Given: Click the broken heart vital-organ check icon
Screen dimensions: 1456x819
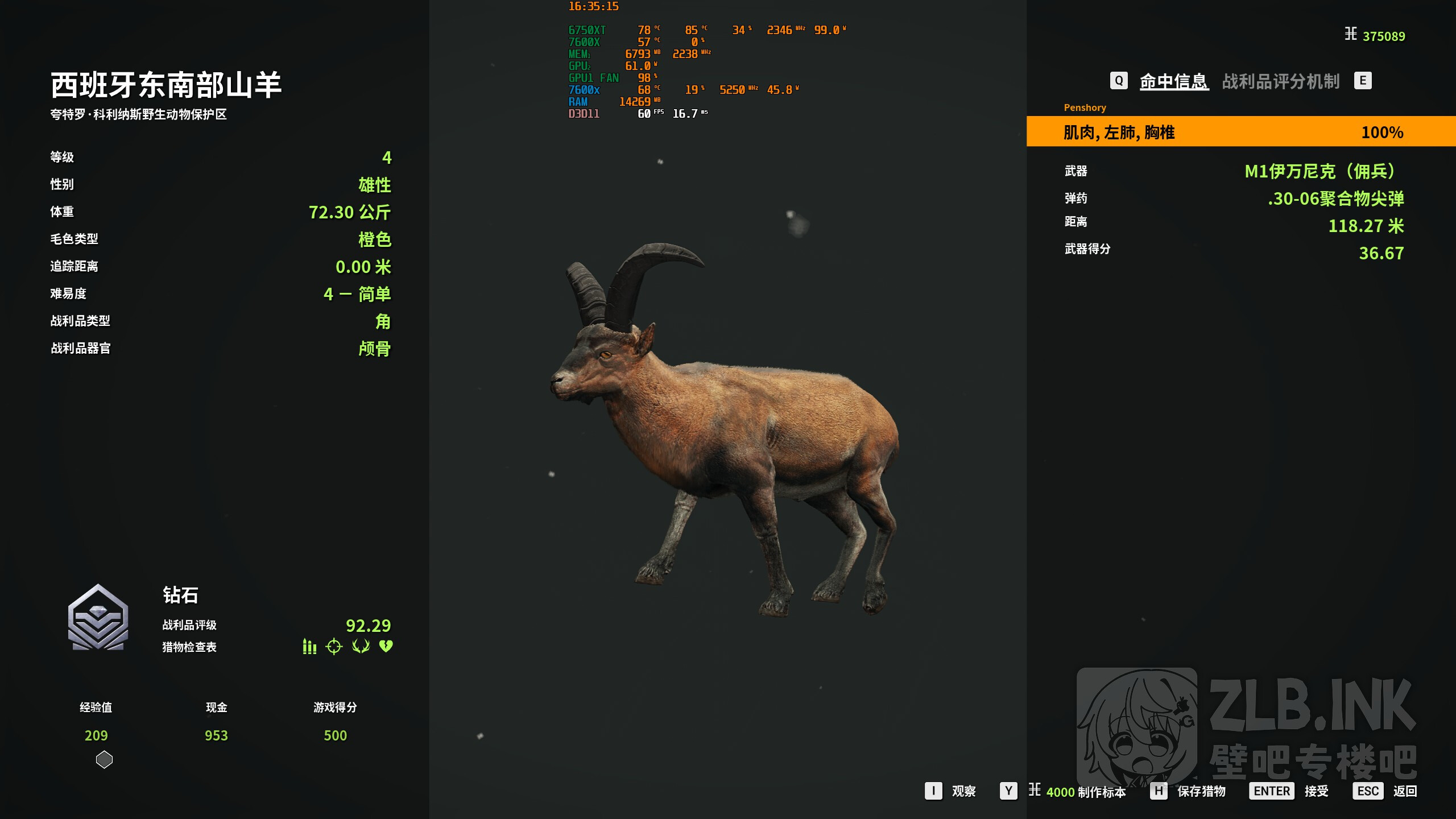Looking at the screenshot, I should [386, 646].
